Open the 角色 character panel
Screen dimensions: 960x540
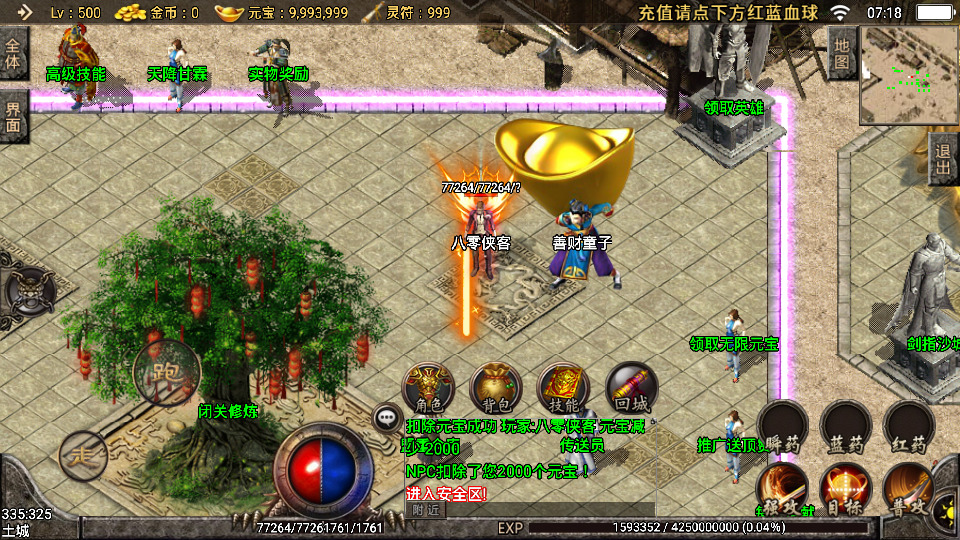click(428, 388)
